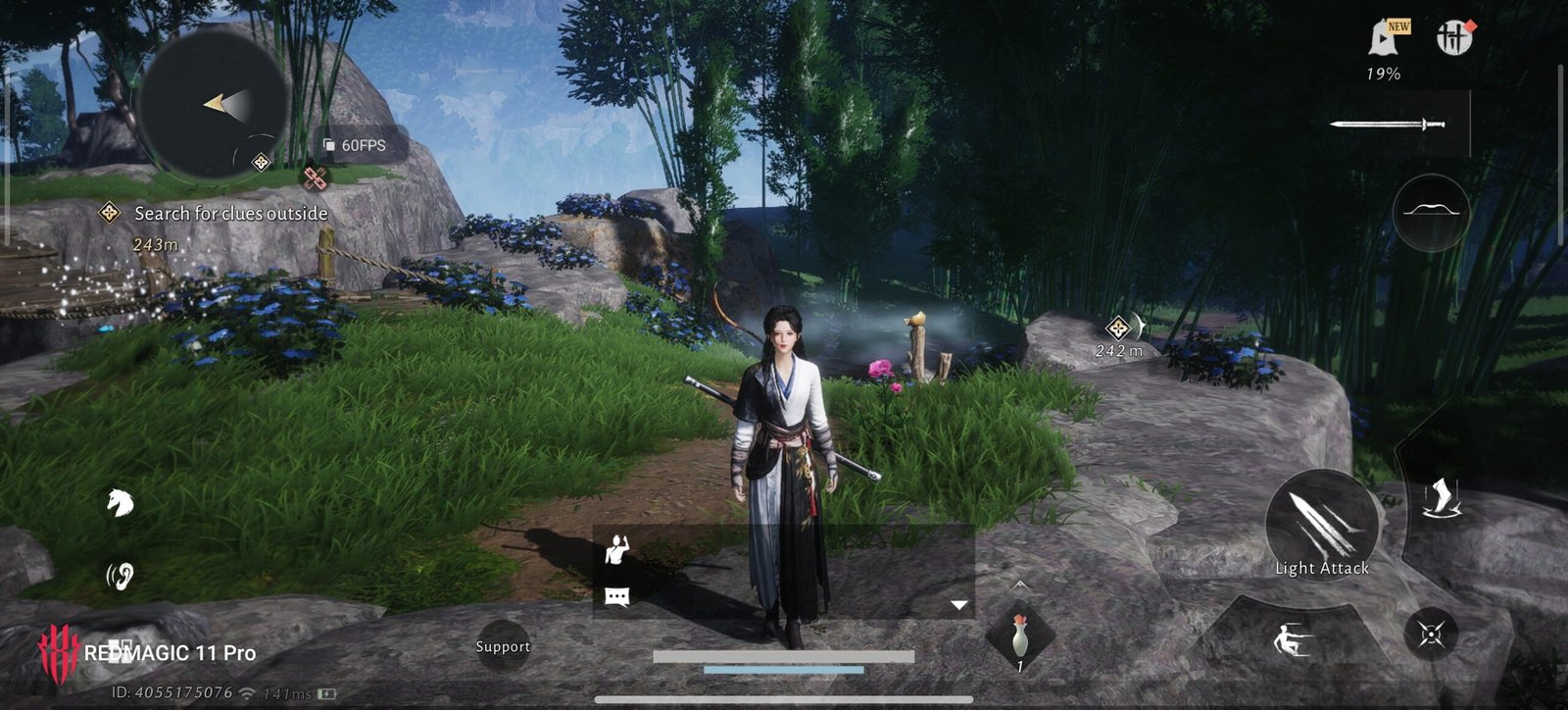The height and width of the screenshot is (710, 1568).
Task: Click the 60FPS overlay indicator
Action: coord(356,145)
